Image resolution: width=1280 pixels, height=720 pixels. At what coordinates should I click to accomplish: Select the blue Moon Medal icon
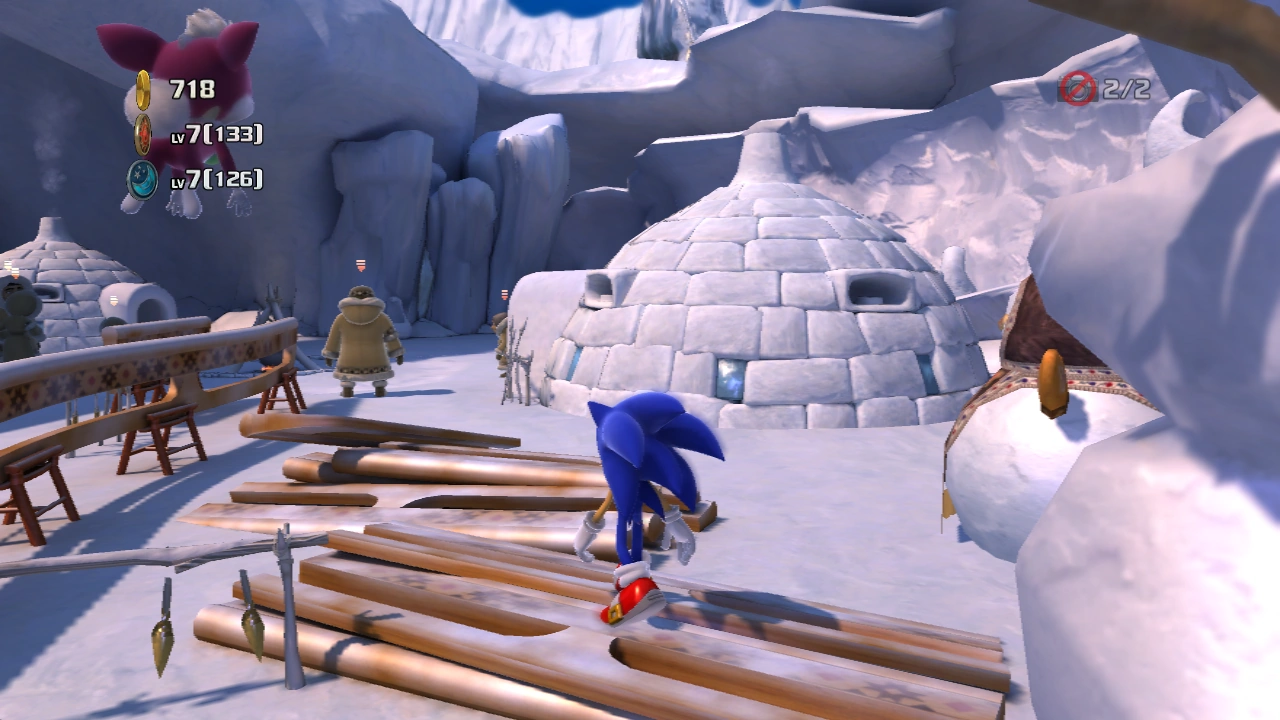tap(143, 179)
